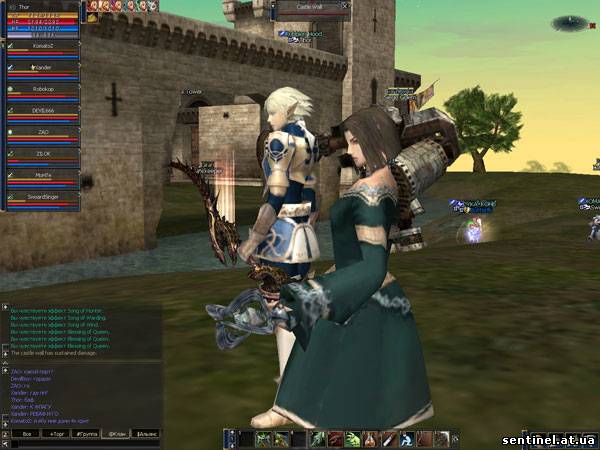Select party member DEVIL666

(x=41, y=111)
